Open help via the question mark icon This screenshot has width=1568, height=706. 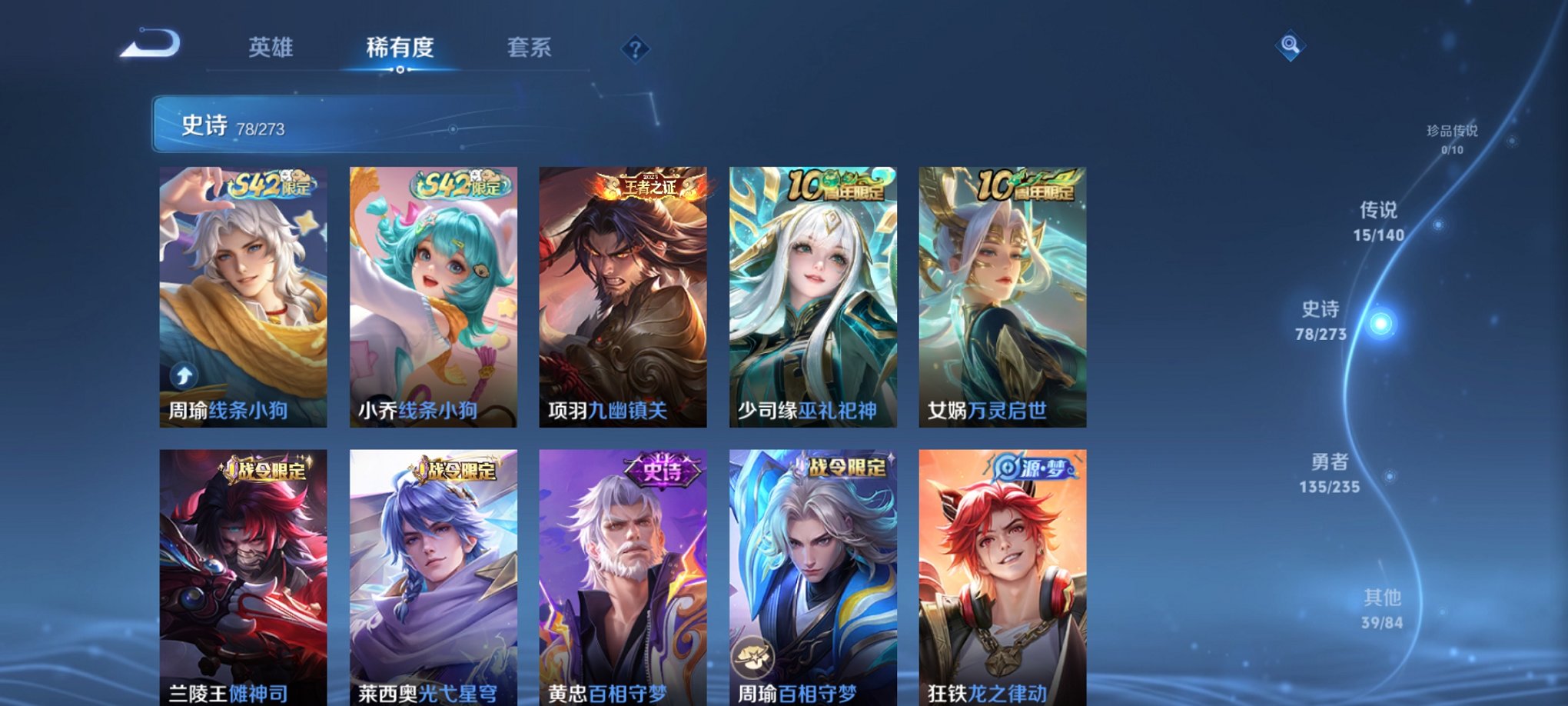633,49
